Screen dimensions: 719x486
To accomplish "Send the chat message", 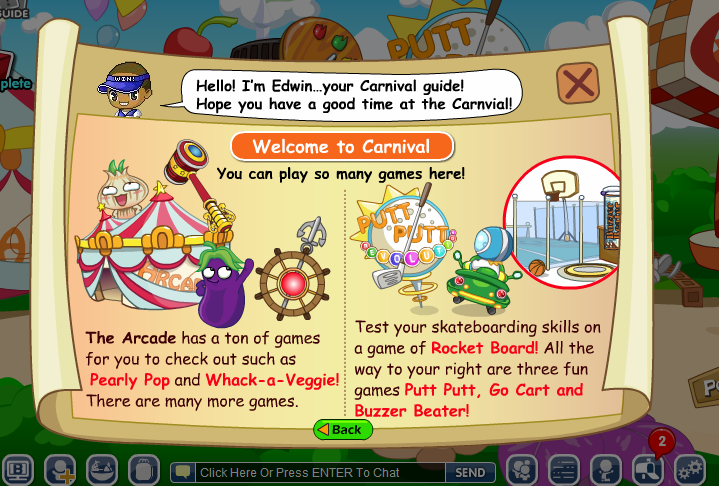I will 470,472.
